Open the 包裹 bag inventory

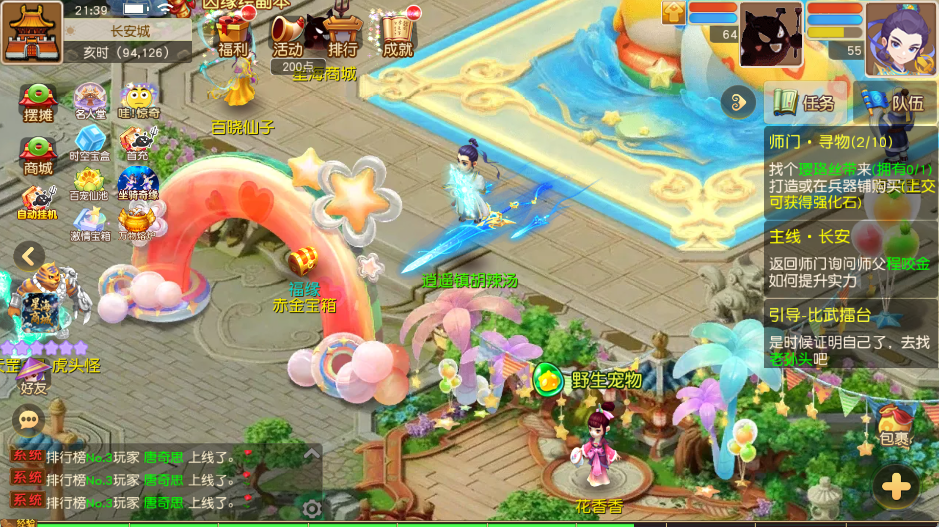tap(895, 423)
